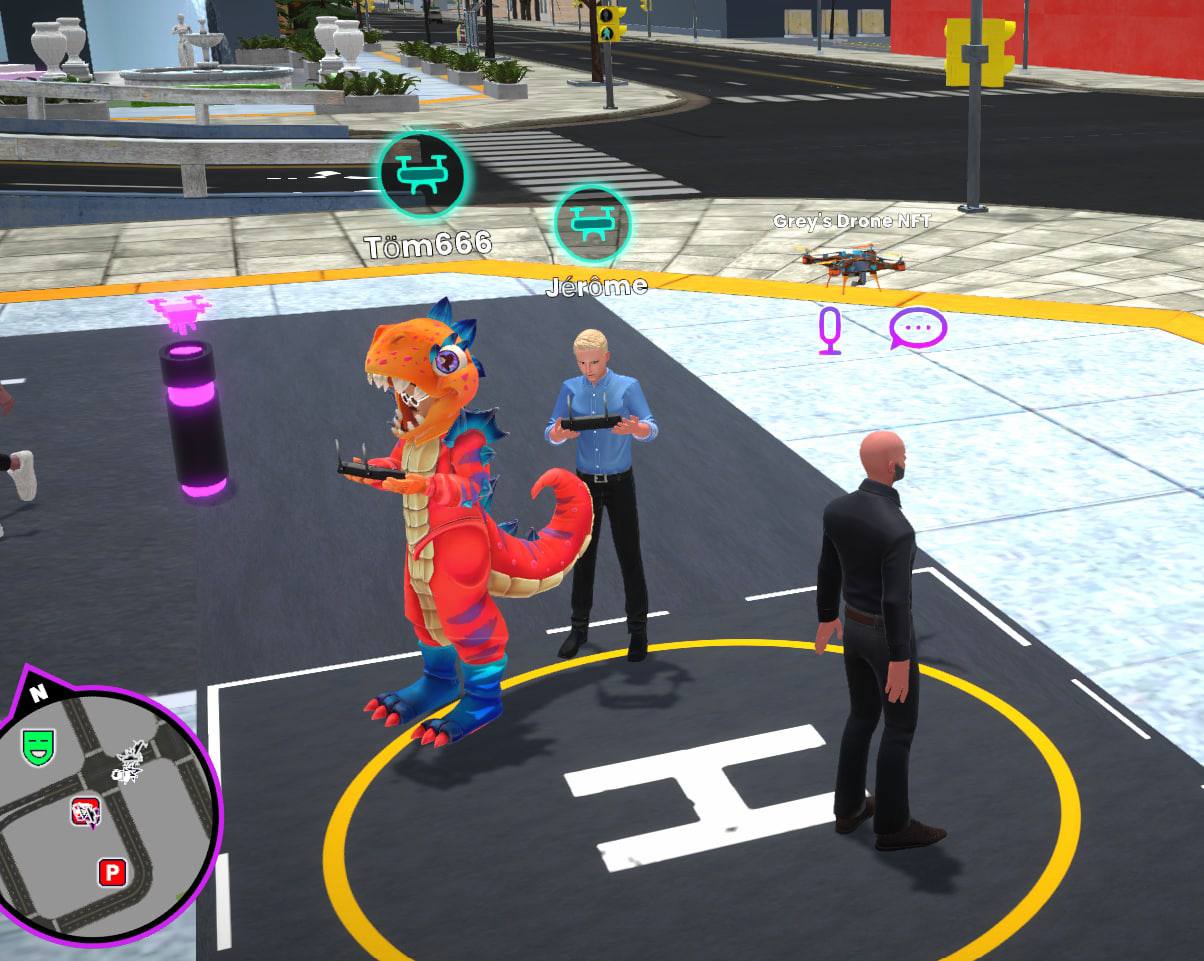Toggle the purple microphone voice icon

[x=830, y=330]
